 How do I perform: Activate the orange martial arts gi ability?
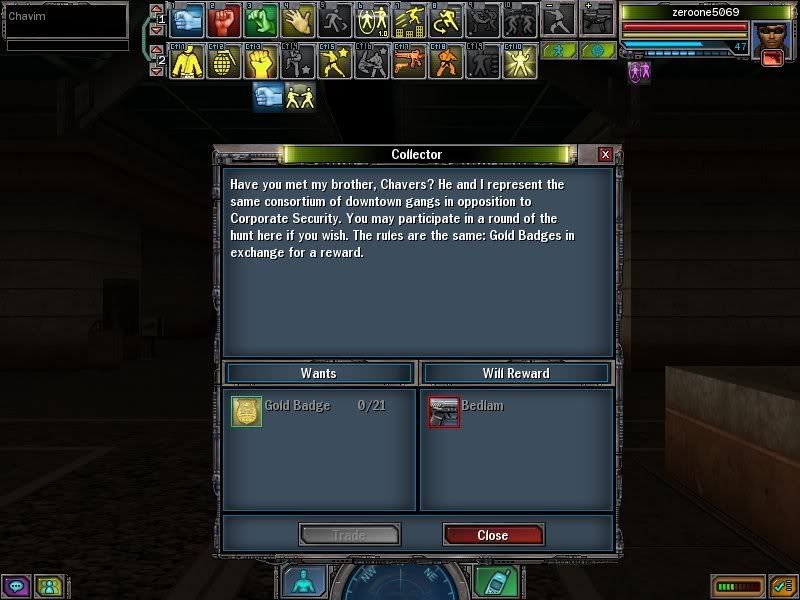(442, 62)
